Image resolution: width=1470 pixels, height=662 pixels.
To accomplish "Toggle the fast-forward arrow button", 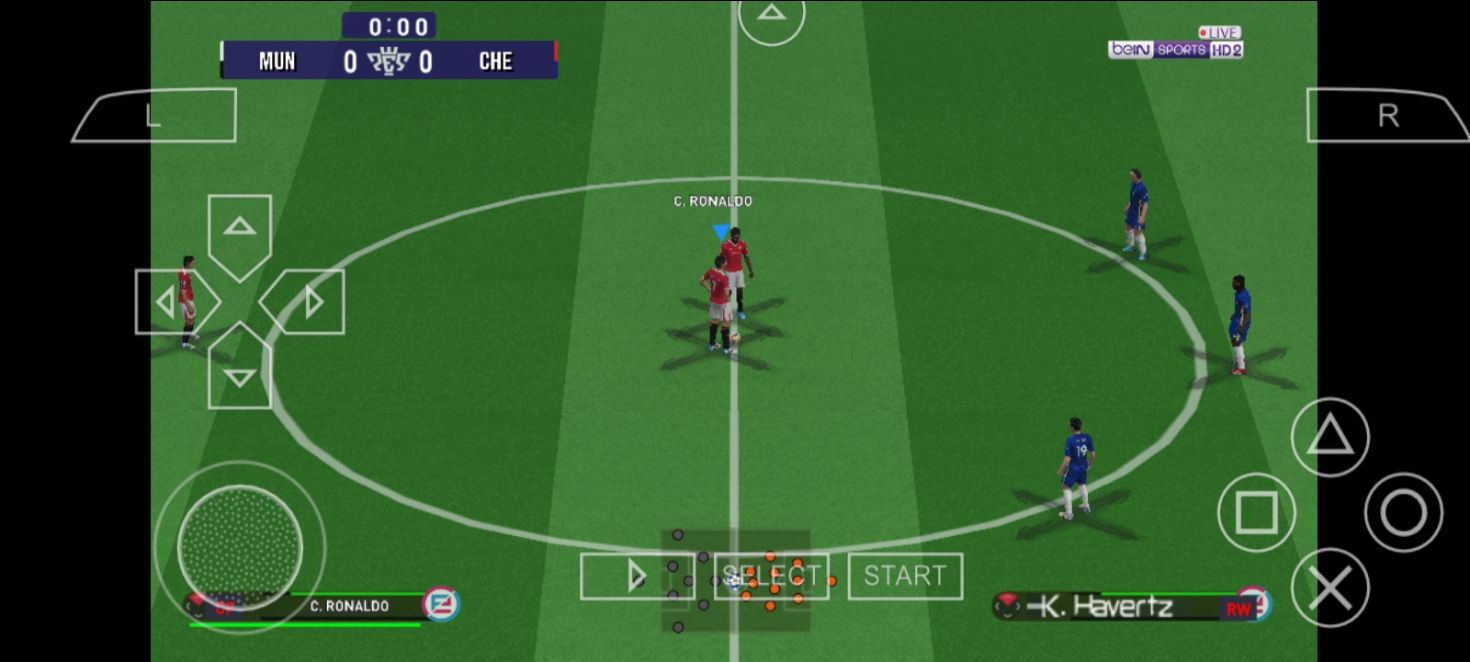I will (x=637, y=576).
